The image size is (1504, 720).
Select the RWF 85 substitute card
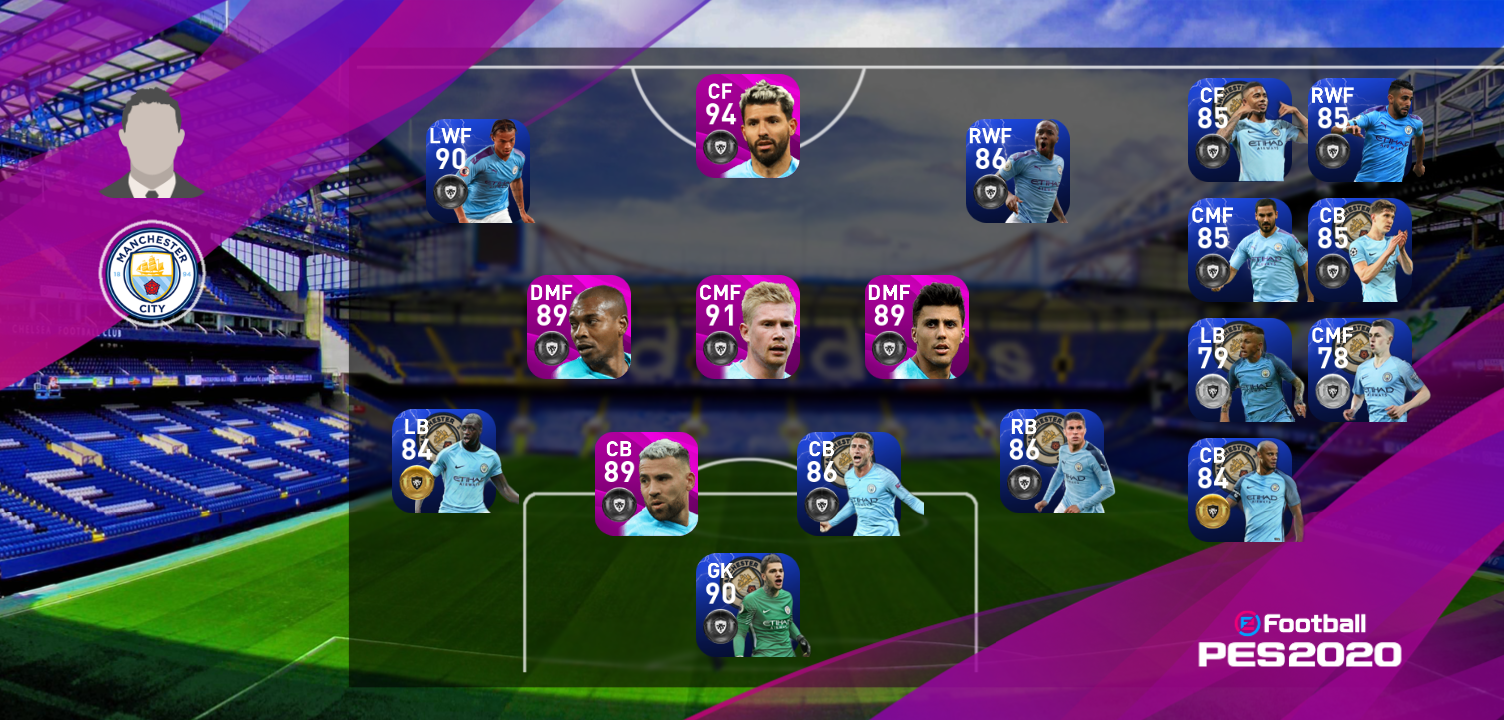point(1359,130)
